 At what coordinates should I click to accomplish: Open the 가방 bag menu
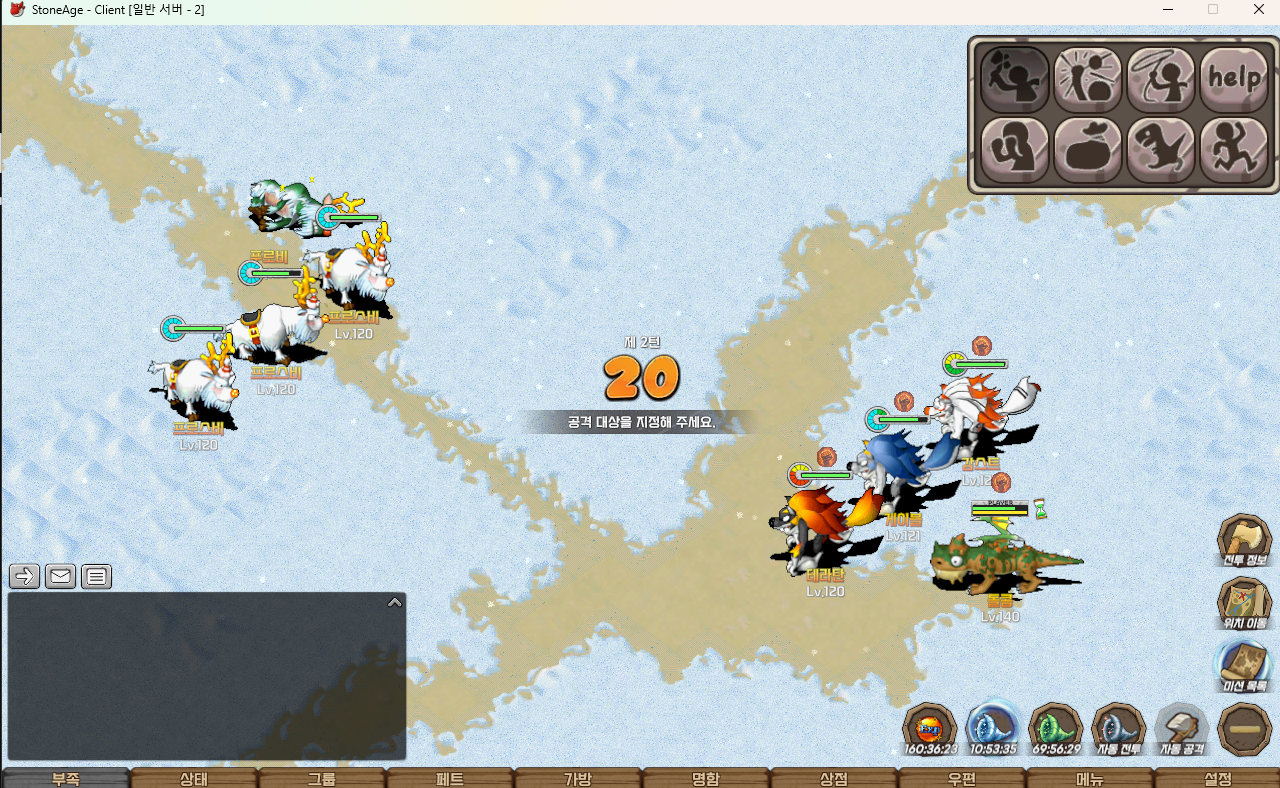coord(578,779)
